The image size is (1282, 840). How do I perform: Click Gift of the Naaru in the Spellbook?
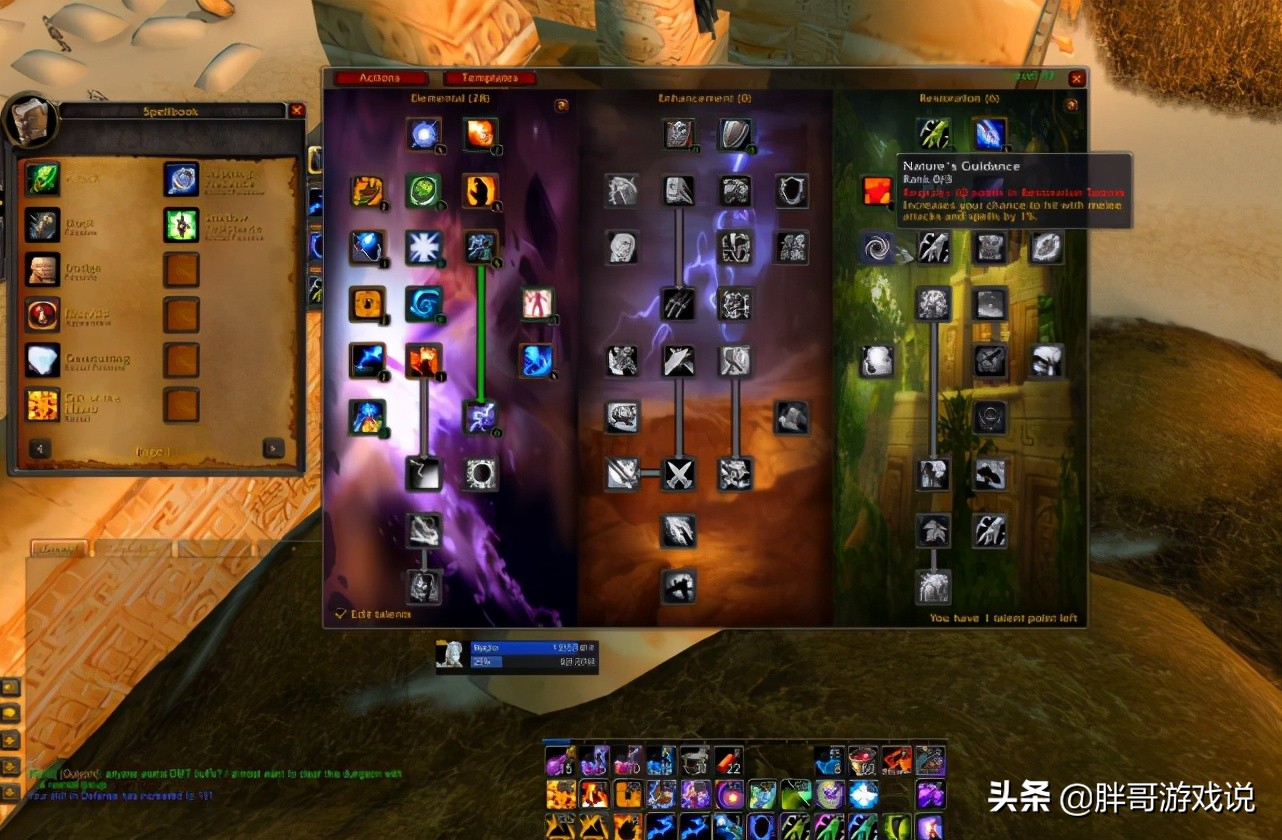pos(43,406)
